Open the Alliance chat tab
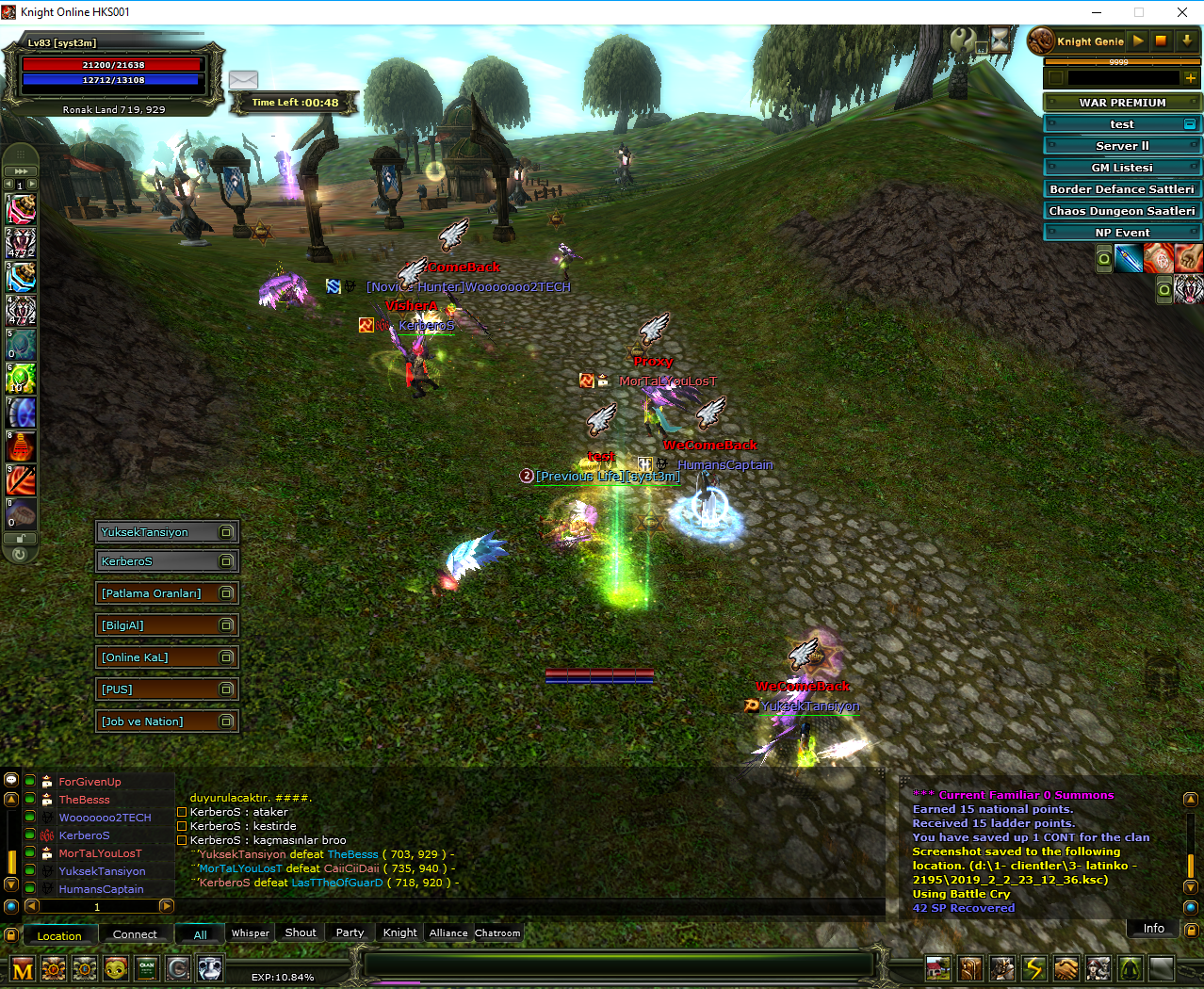The height and width of the screenshot is (989, 1204). [x=448, y=933]
